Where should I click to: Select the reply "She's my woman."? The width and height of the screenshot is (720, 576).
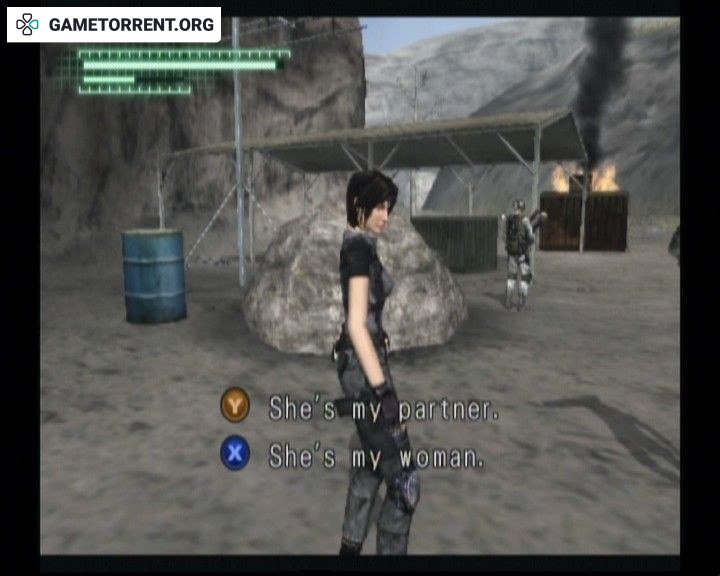click(376, 456)
